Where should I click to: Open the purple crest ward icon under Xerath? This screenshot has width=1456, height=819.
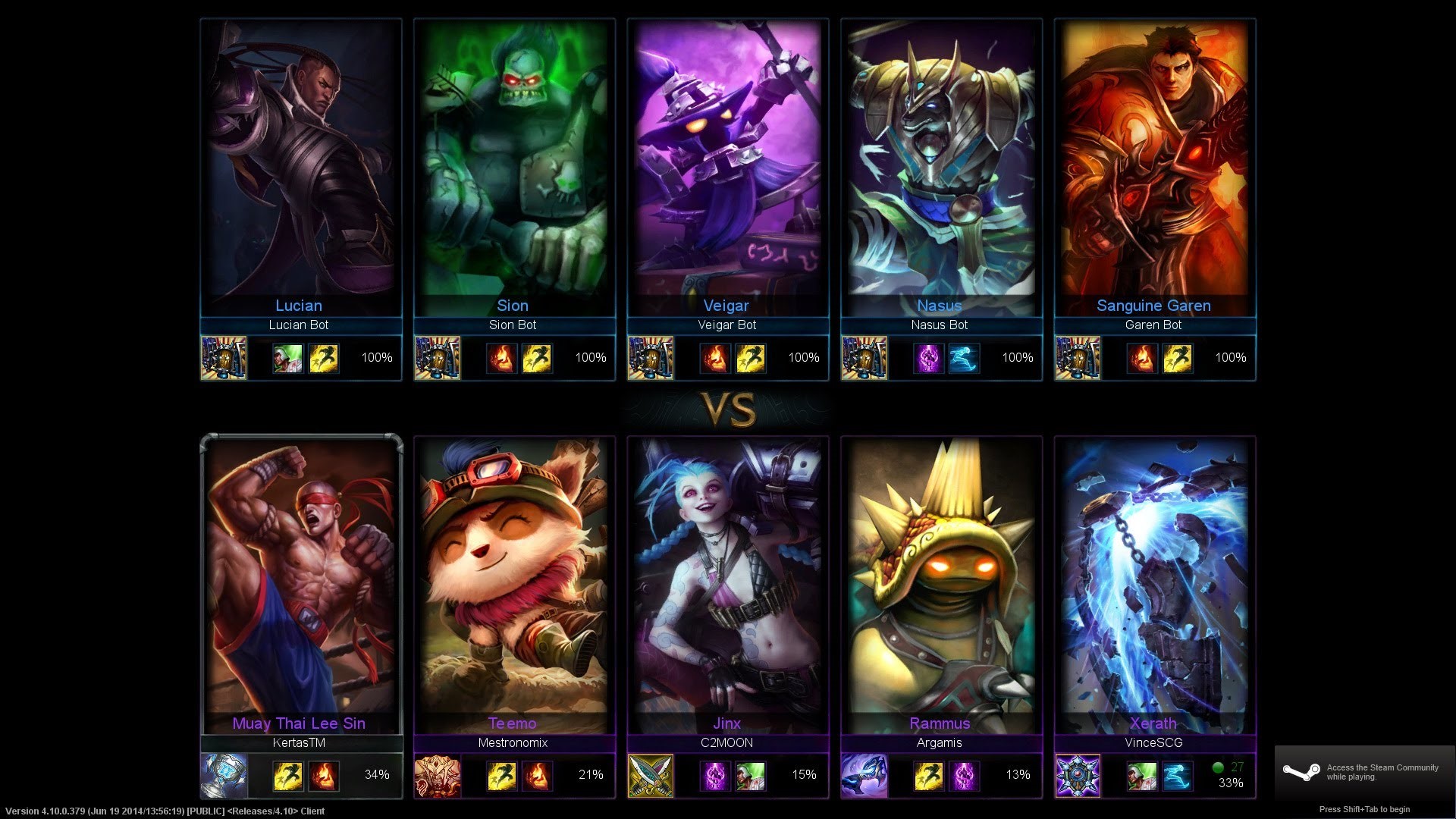[x=1077, y=775]
